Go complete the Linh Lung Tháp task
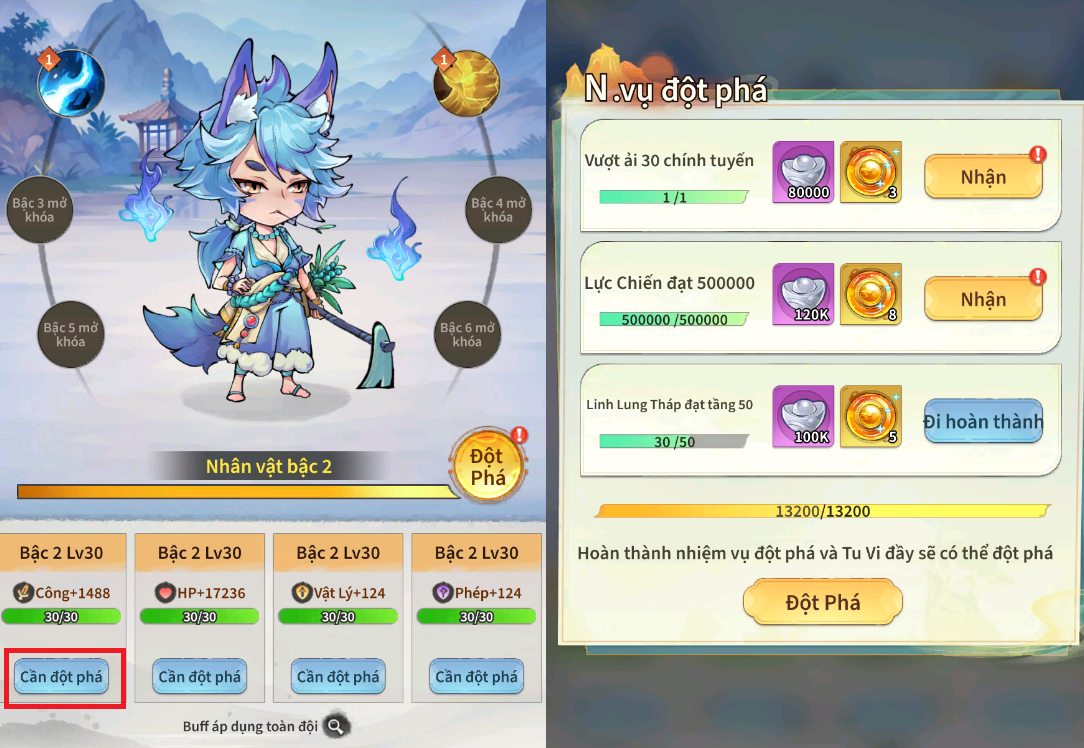 [x=982, y=421]
